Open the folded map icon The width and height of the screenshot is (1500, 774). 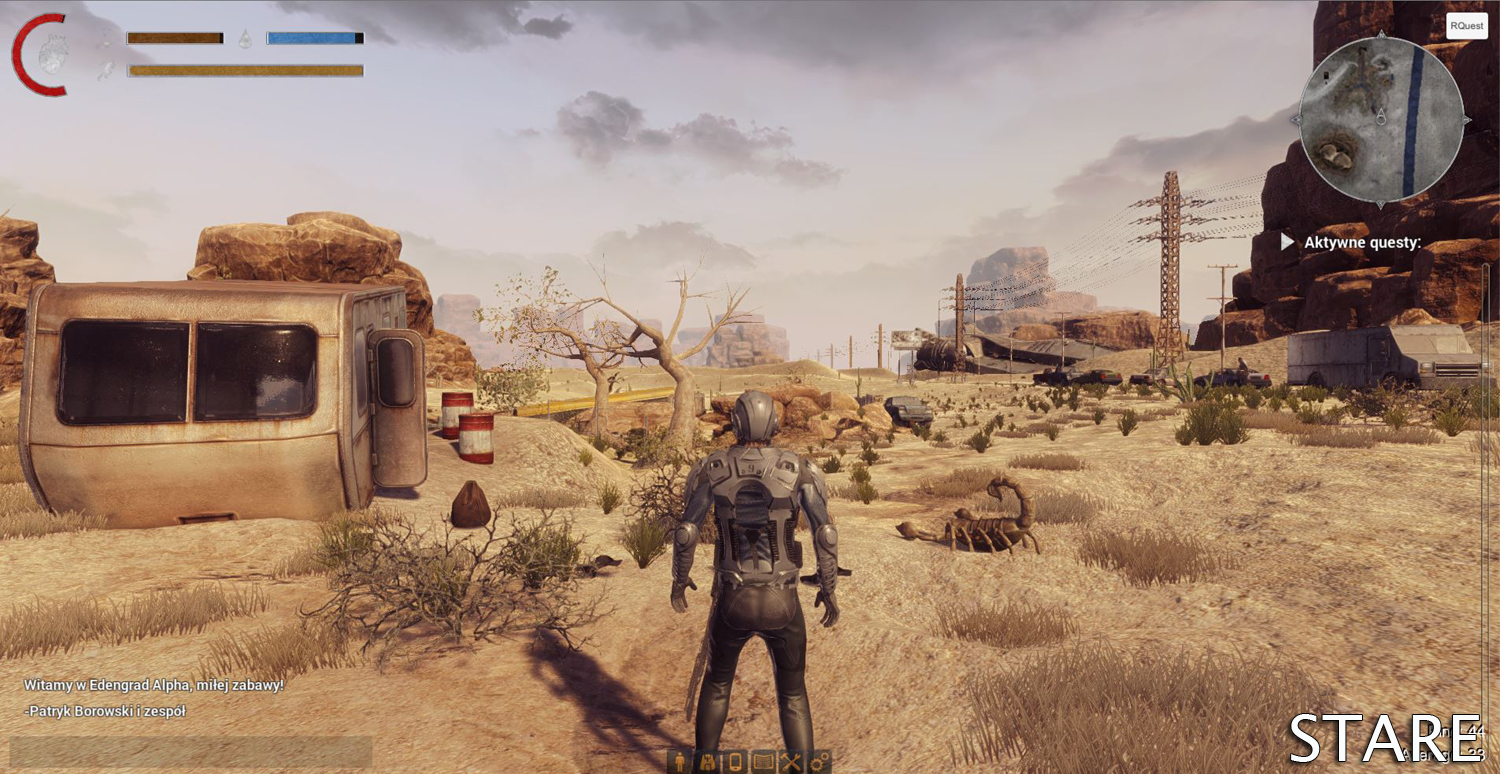pyautogui.click(x=763, y=761)
